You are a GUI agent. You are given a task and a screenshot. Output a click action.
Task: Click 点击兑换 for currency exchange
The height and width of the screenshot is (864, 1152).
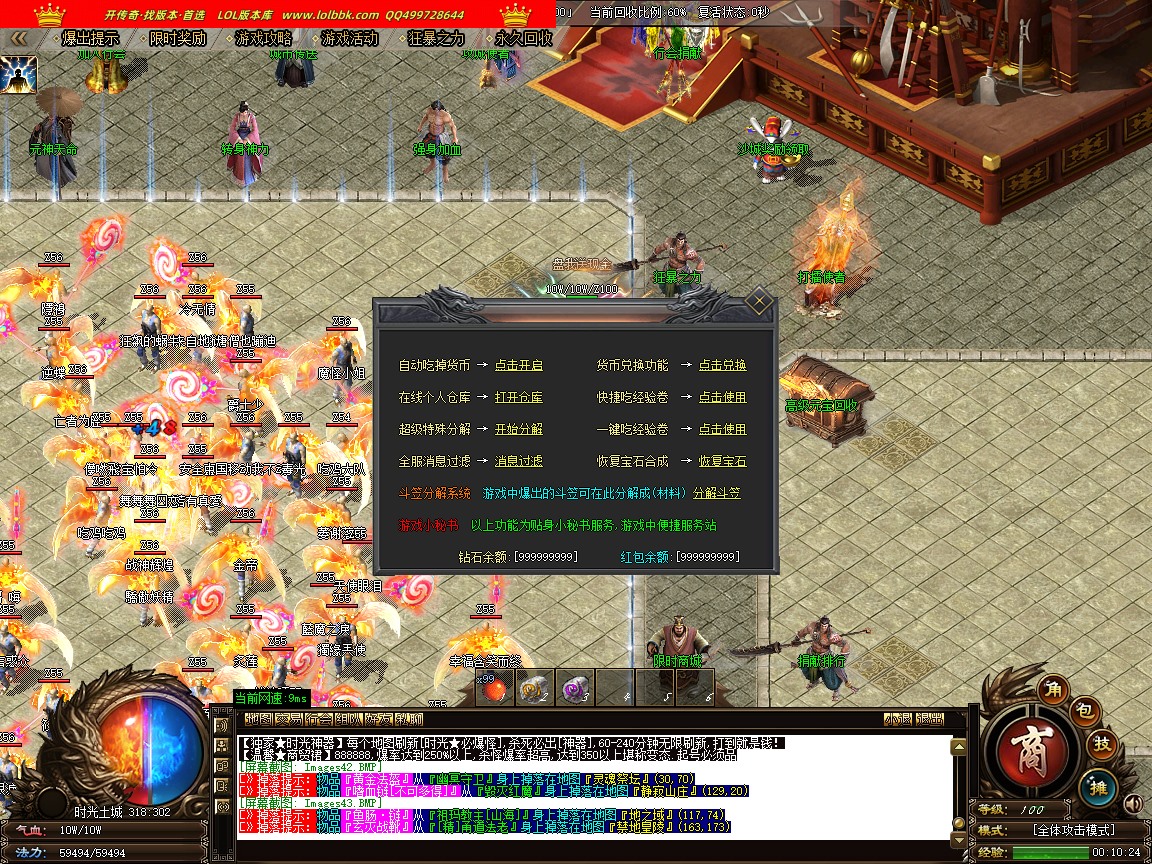pyautogui.click(x=722, y=366)
